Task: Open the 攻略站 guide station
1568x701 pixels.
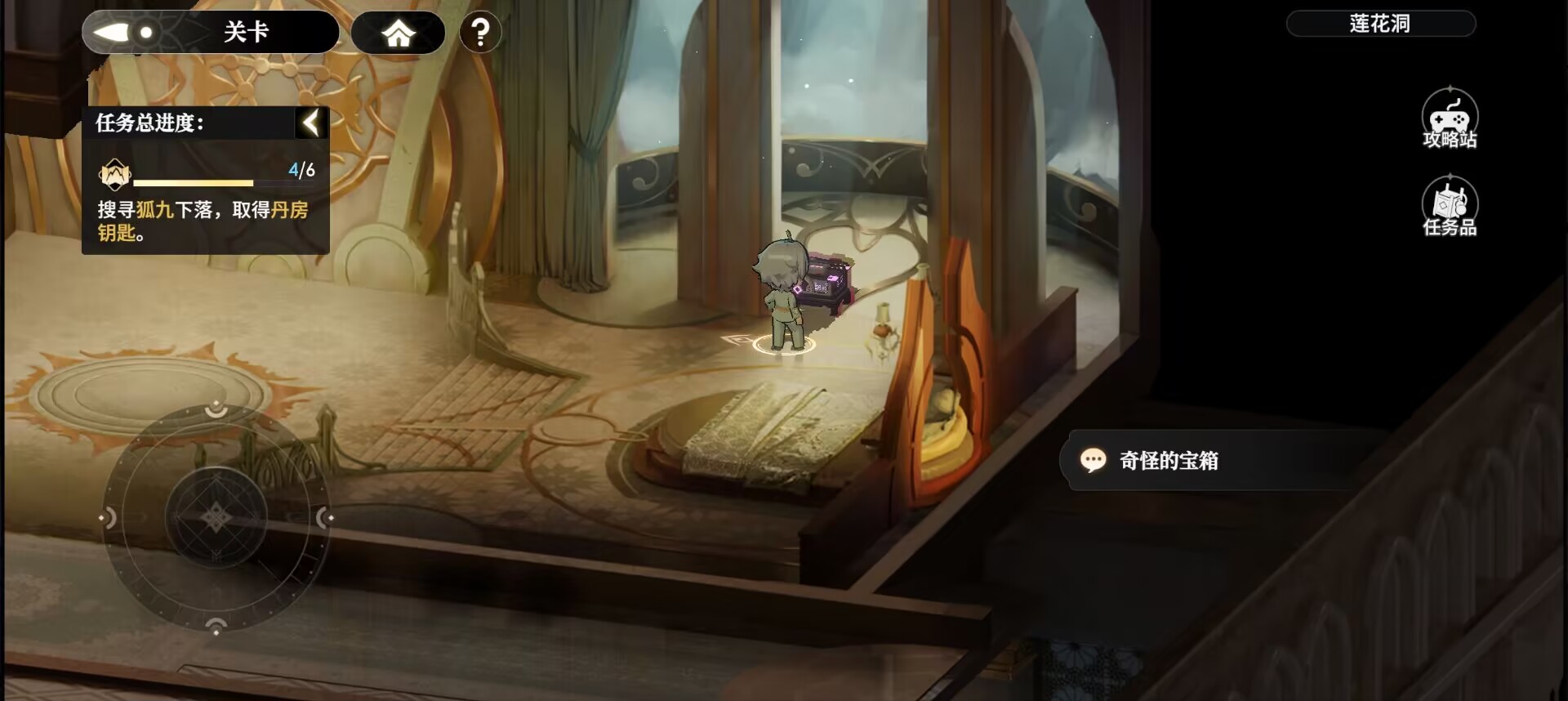Action: (x=1450, y=119)
